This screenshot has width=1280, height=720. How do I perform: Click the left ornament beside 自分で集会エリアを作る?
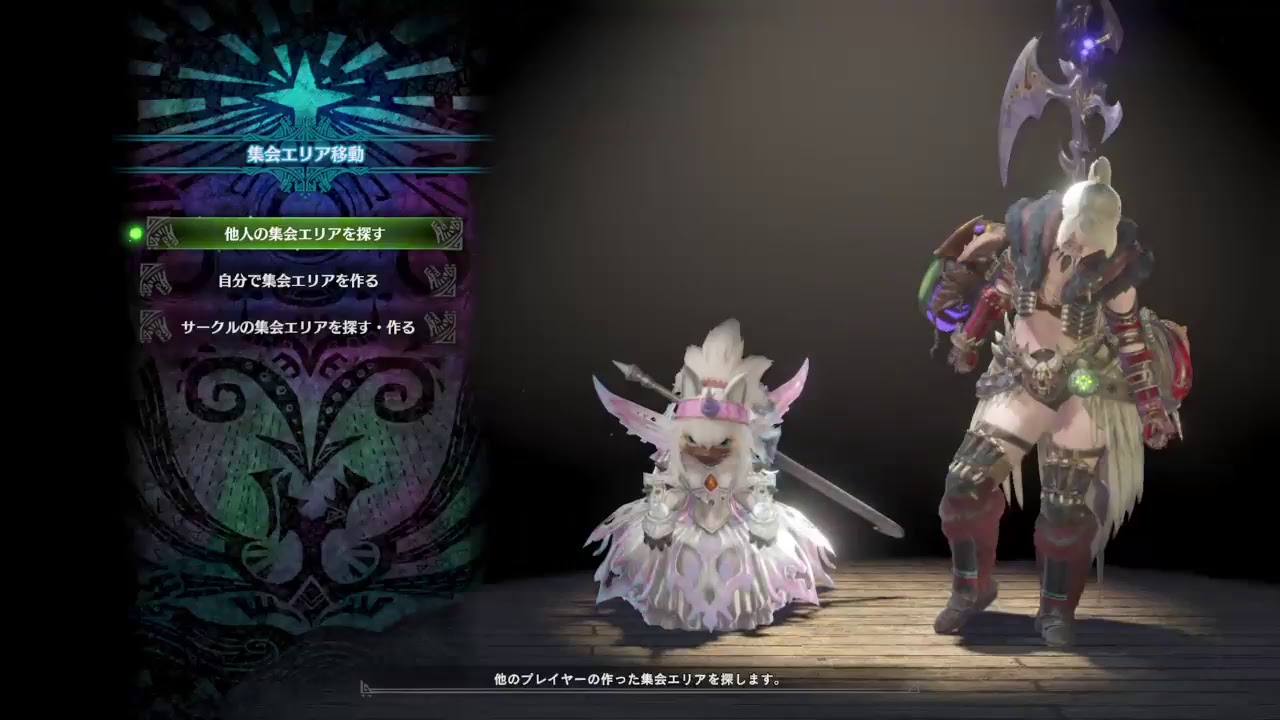[157, 281]
